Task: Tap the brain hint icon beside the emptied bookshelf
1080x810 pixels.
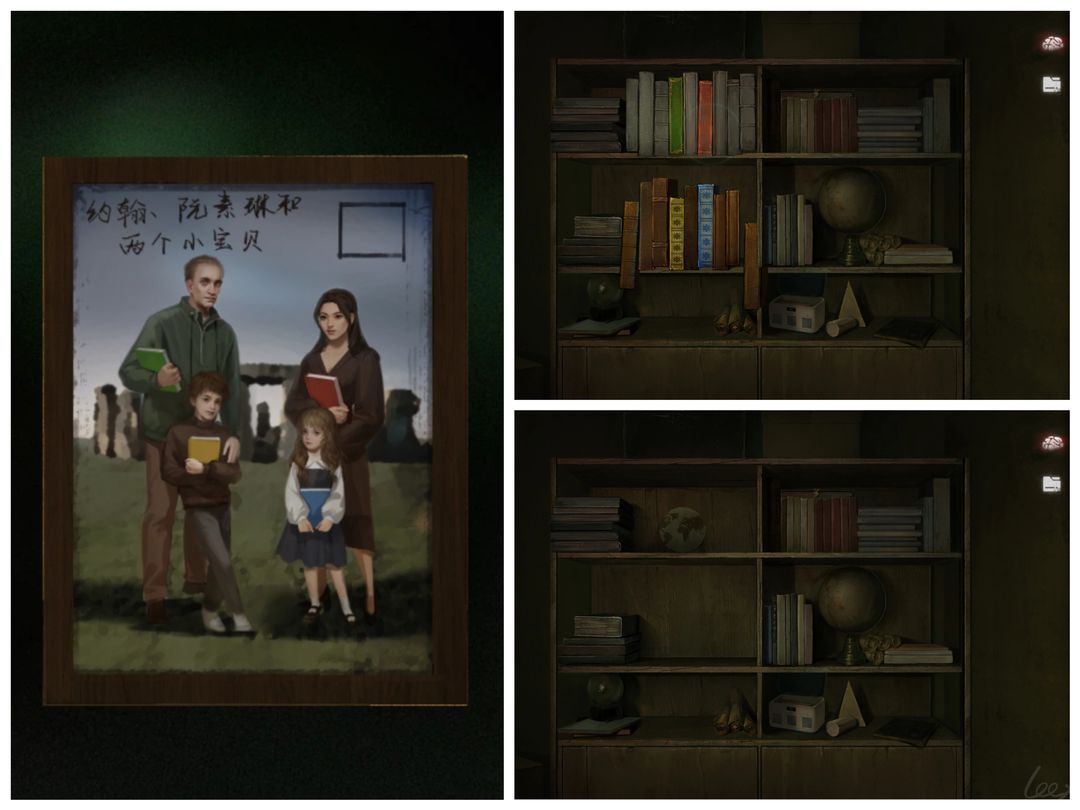Action: 1051,442
